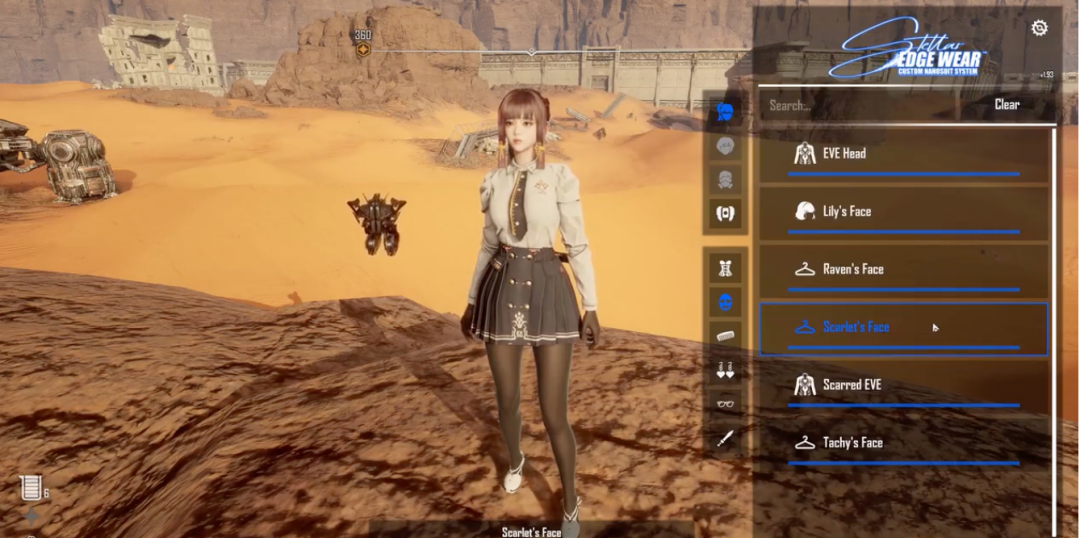The width and height of the screenshot is (1080, 538).
Task: Clear the search text
Action: click(1006, 105)
